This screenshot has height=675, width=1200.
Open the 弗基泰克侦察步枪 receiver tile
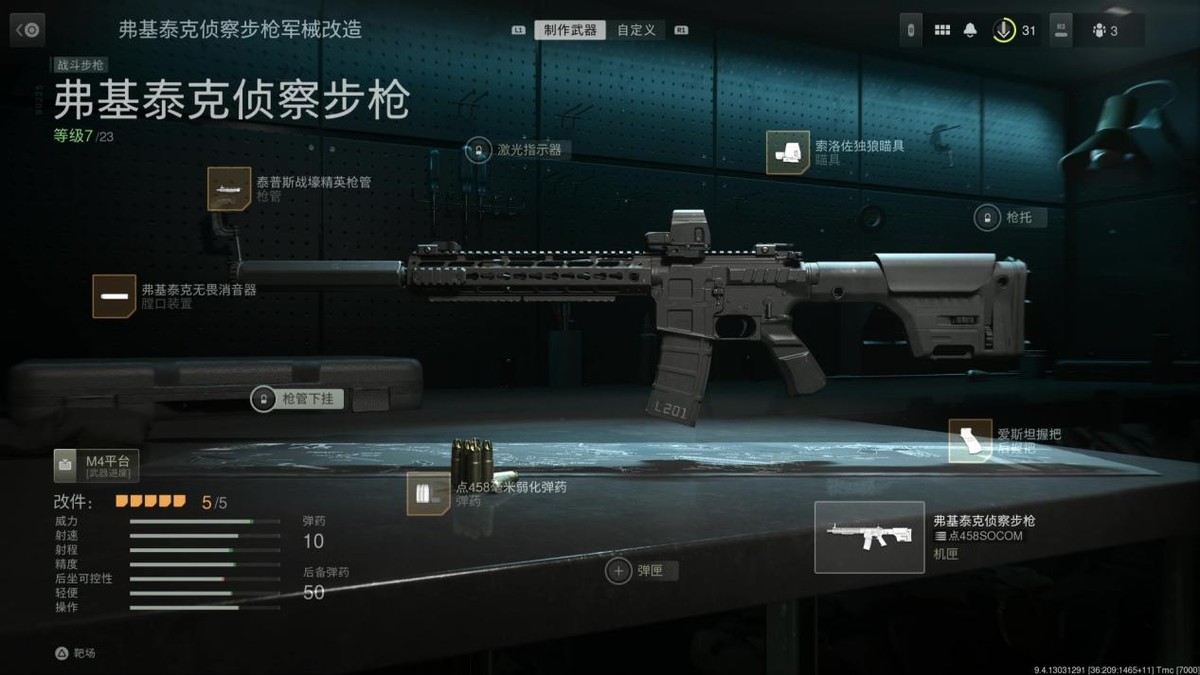tap(869, 537)
